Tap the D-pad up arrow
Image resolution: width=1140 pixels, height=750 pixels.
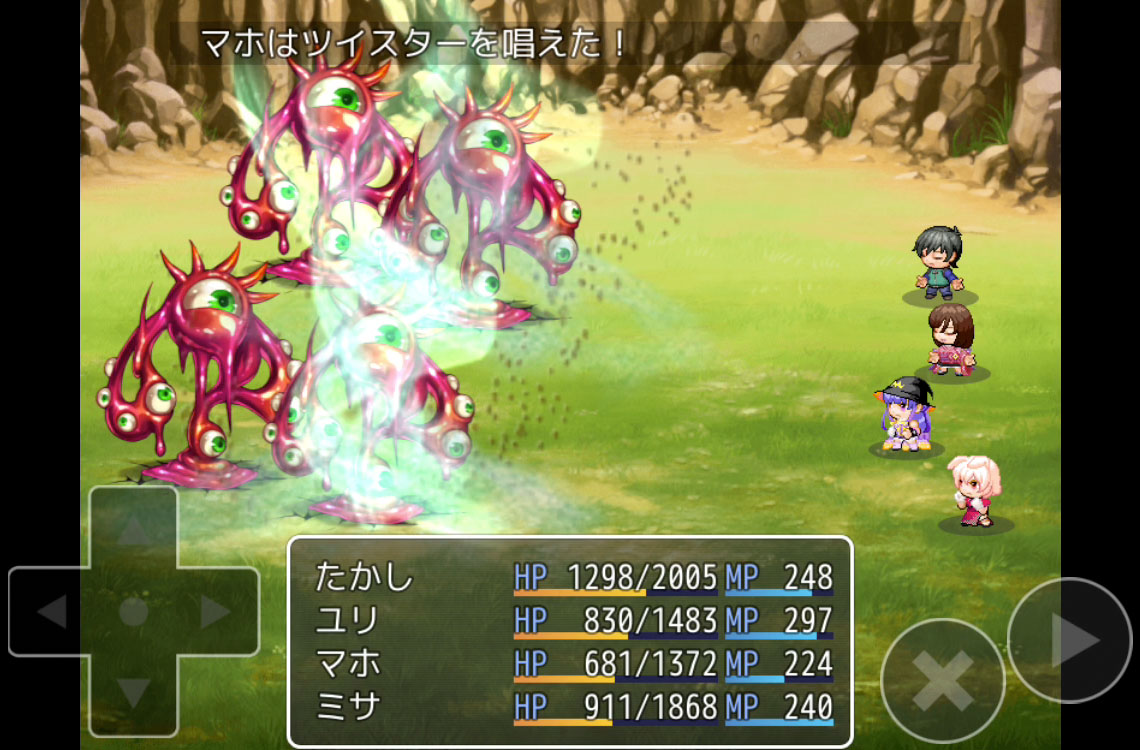134,530
